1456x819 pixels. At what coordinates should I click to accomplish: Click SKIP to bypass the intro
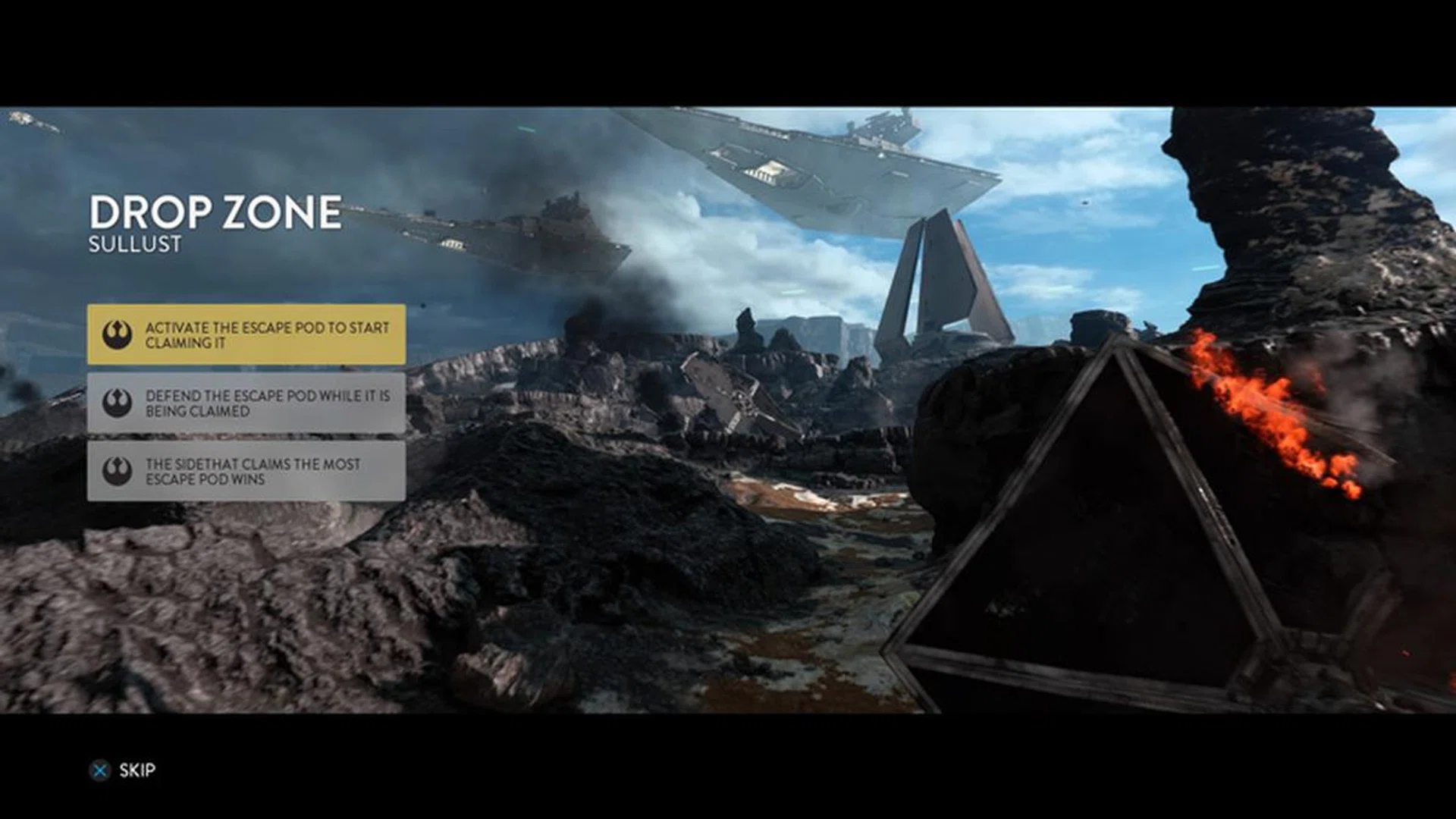[x=136, y=771]
